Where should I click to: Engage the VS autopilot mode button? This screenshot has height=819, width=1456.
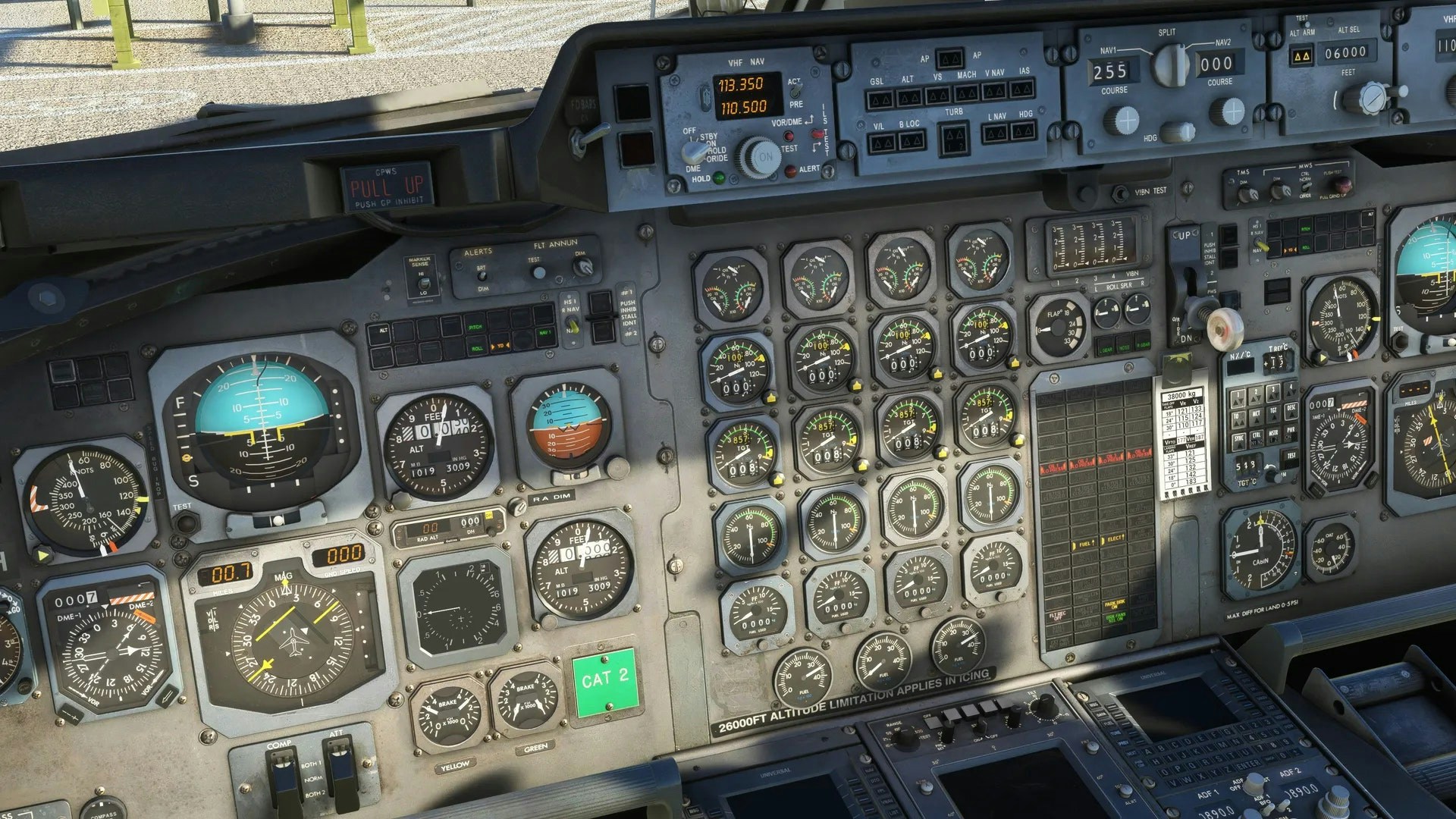click(937, 96)
